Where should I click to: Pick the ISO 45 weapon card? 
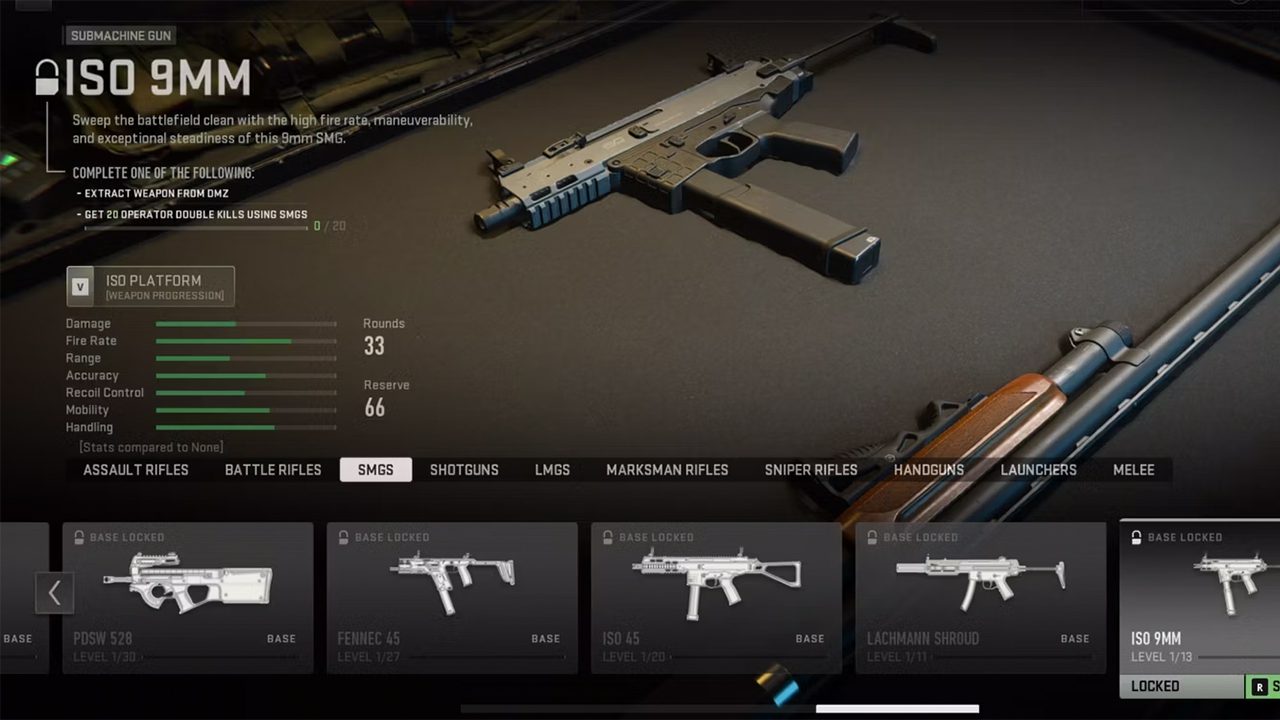(x=716, y=597)
